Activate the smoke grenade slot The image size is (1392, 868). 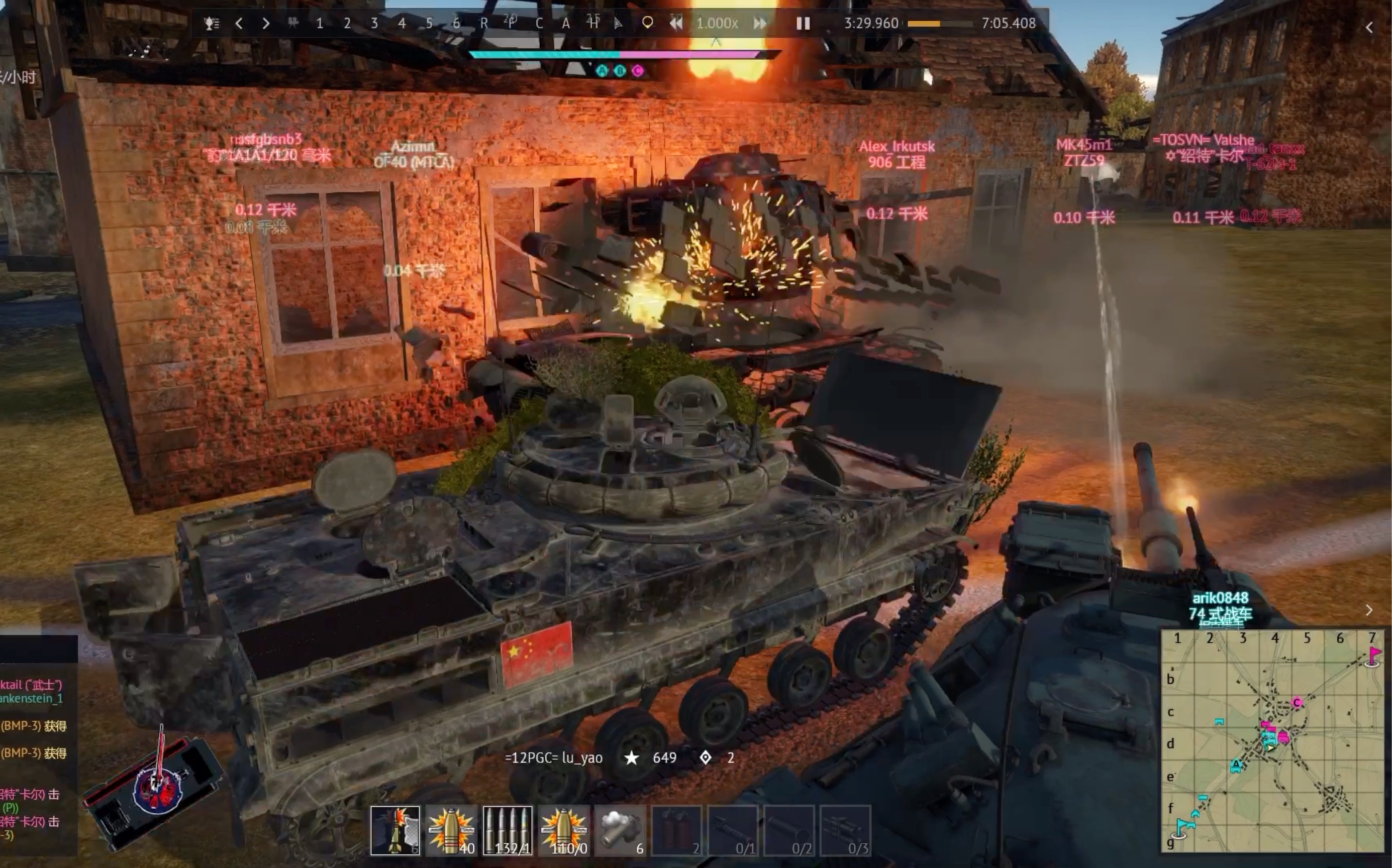point(620,830)
